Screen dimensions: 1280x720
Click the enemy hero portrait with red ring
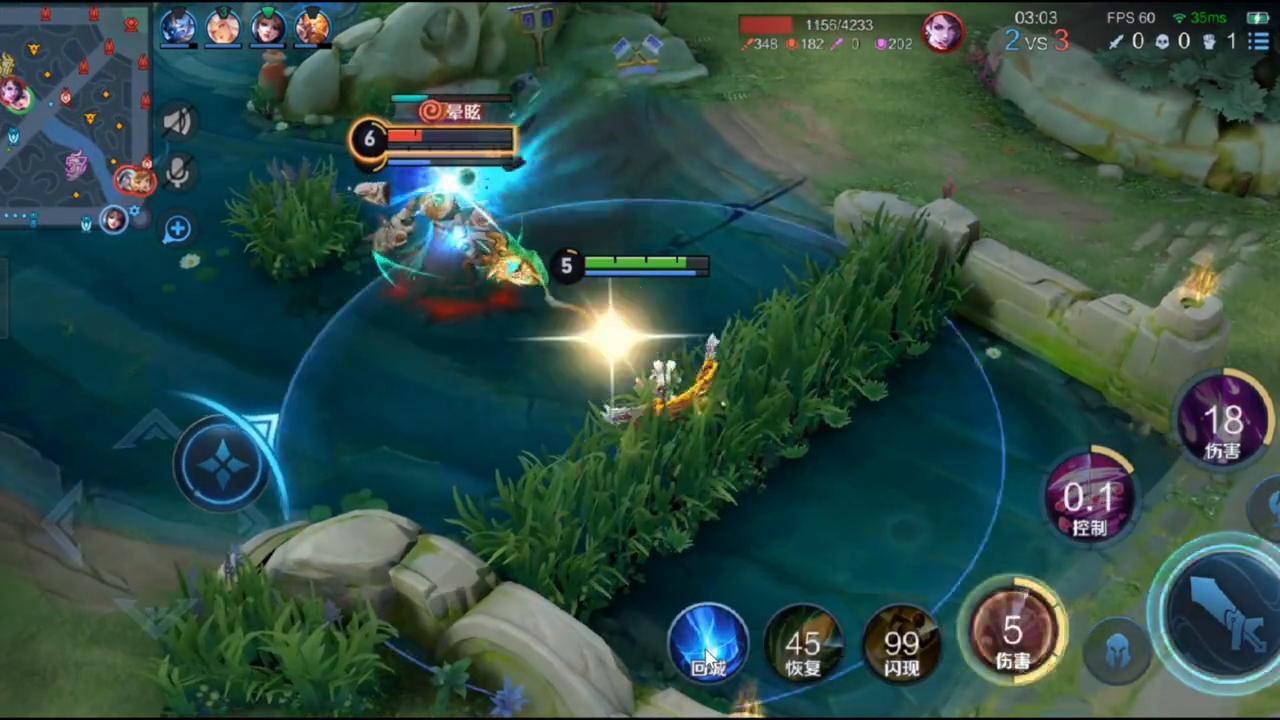point(941,32)
